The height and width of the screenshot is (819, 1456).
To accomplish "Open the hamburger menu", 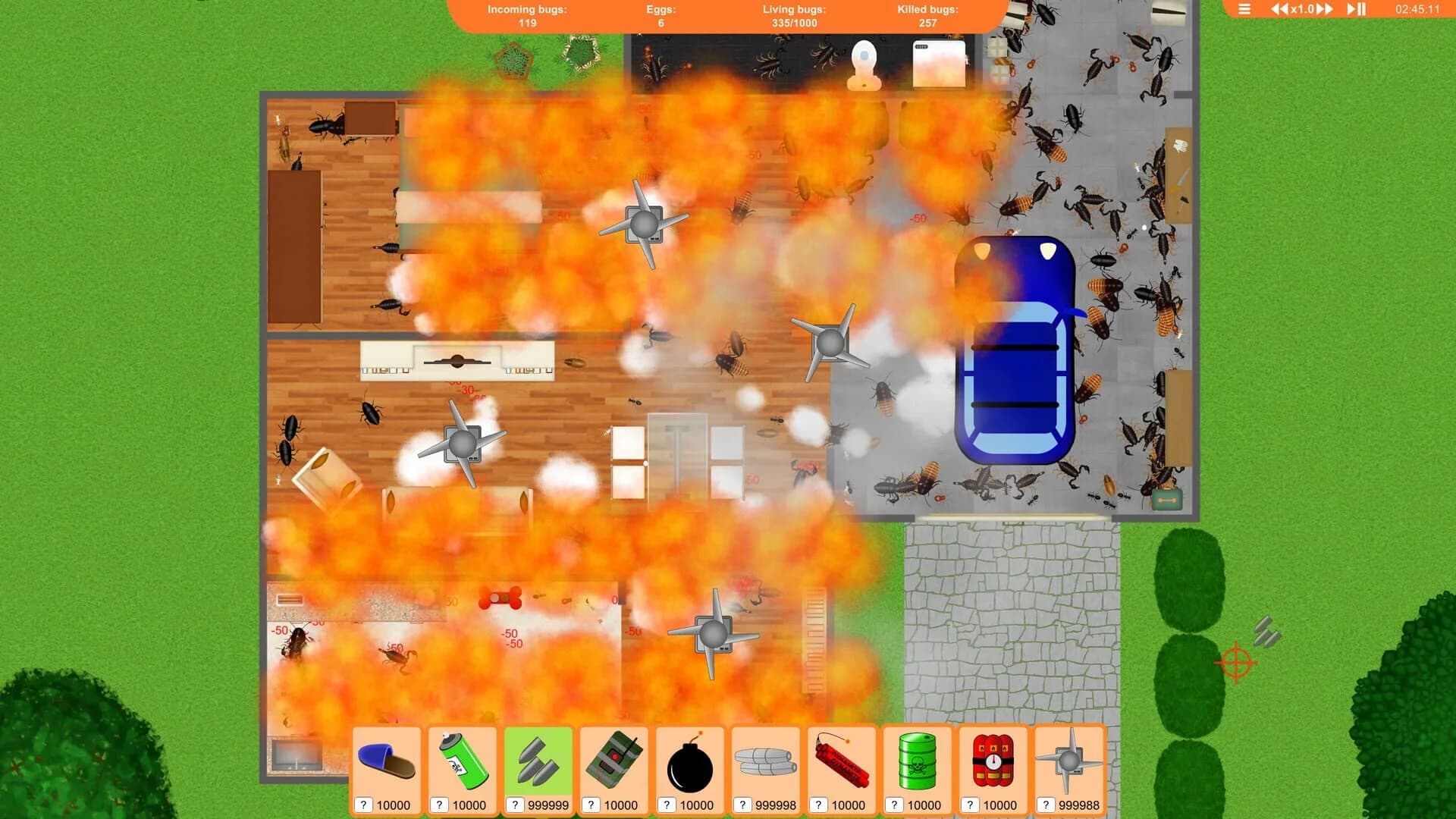I will pos(1244,9).
